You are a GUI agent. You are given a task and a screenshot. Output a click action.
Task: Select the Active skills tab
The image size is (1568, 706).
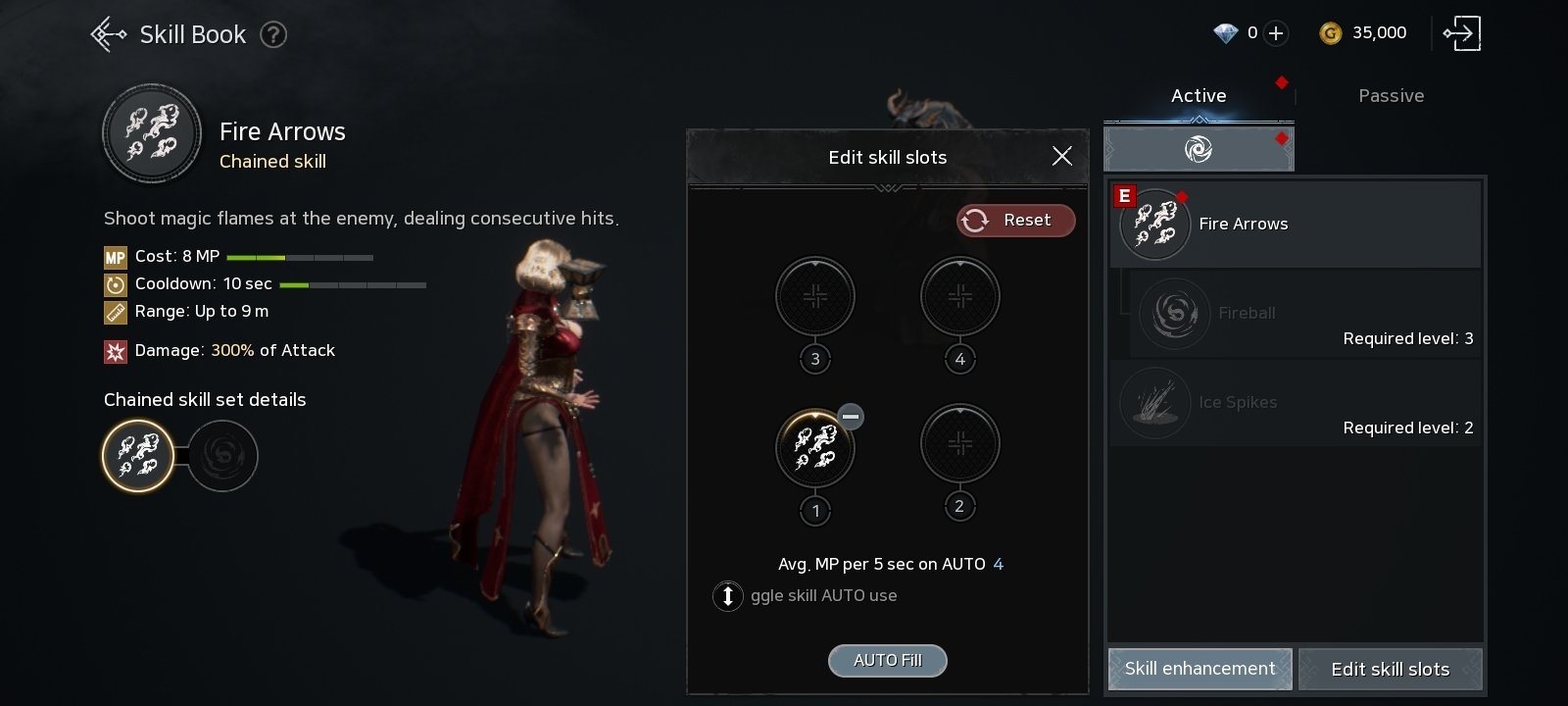coord(1199,96)
